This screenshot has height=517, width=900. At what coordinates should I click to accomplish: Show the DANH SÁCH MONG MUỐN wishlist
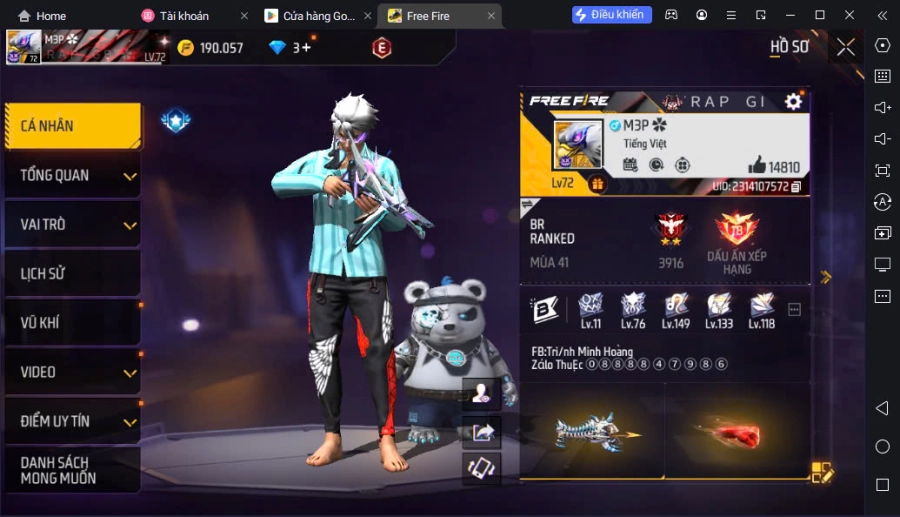(70, 470)
